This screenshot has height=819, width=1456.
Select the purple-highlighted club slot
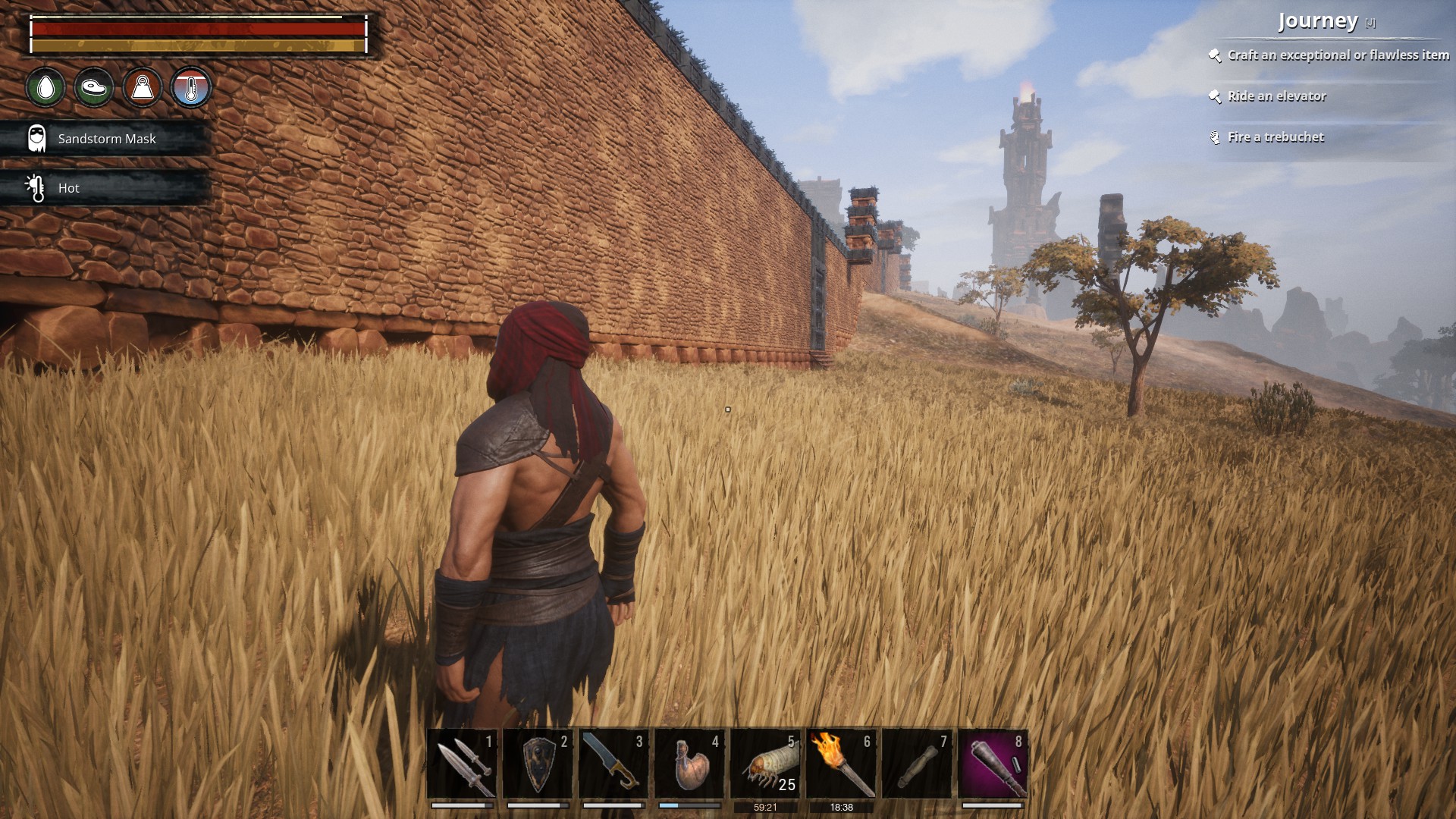(993, 764)
